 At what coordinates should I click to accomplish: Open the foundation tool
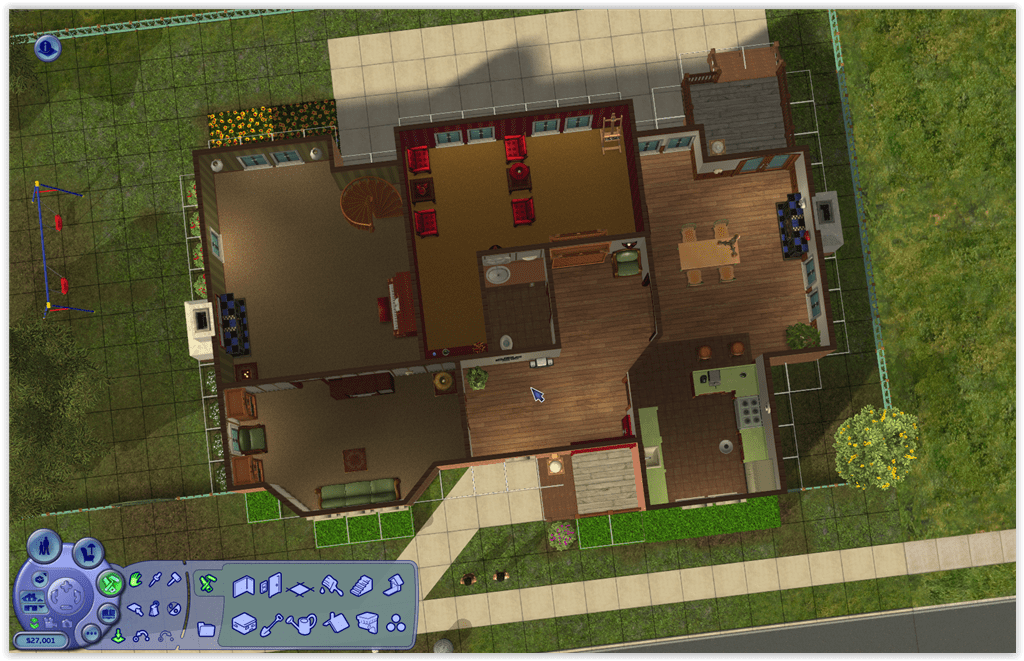243,623
